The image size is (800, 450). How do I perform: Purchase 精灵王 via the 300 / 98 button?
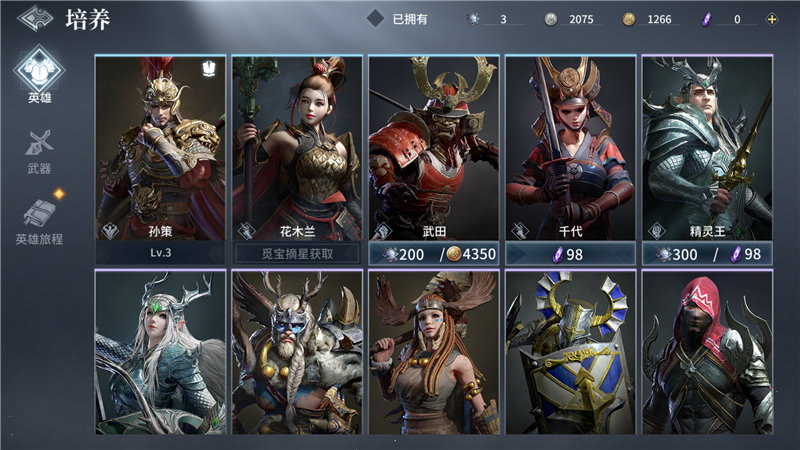(x=707, y=254)
